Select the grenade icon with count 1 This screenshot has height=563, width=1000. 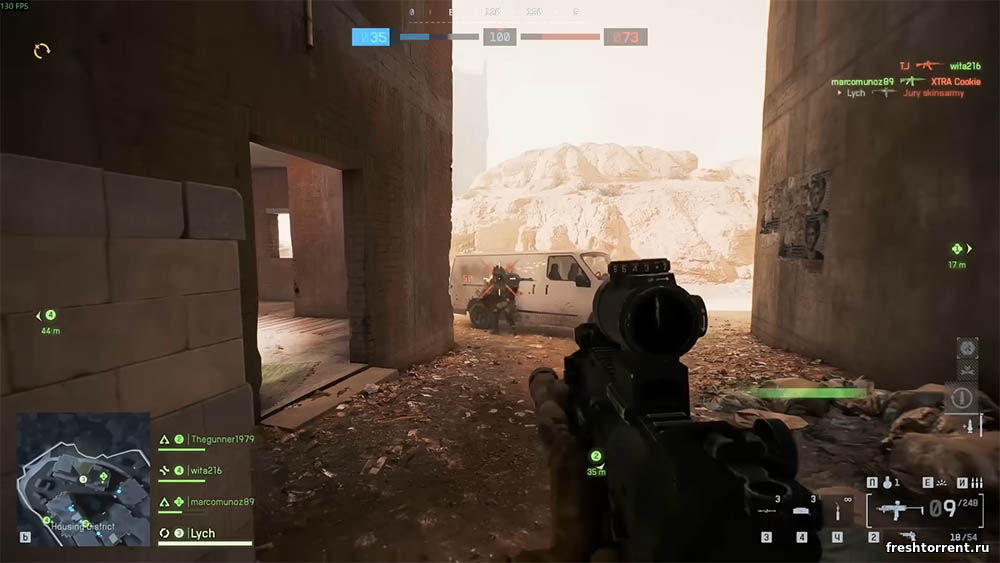886,483
